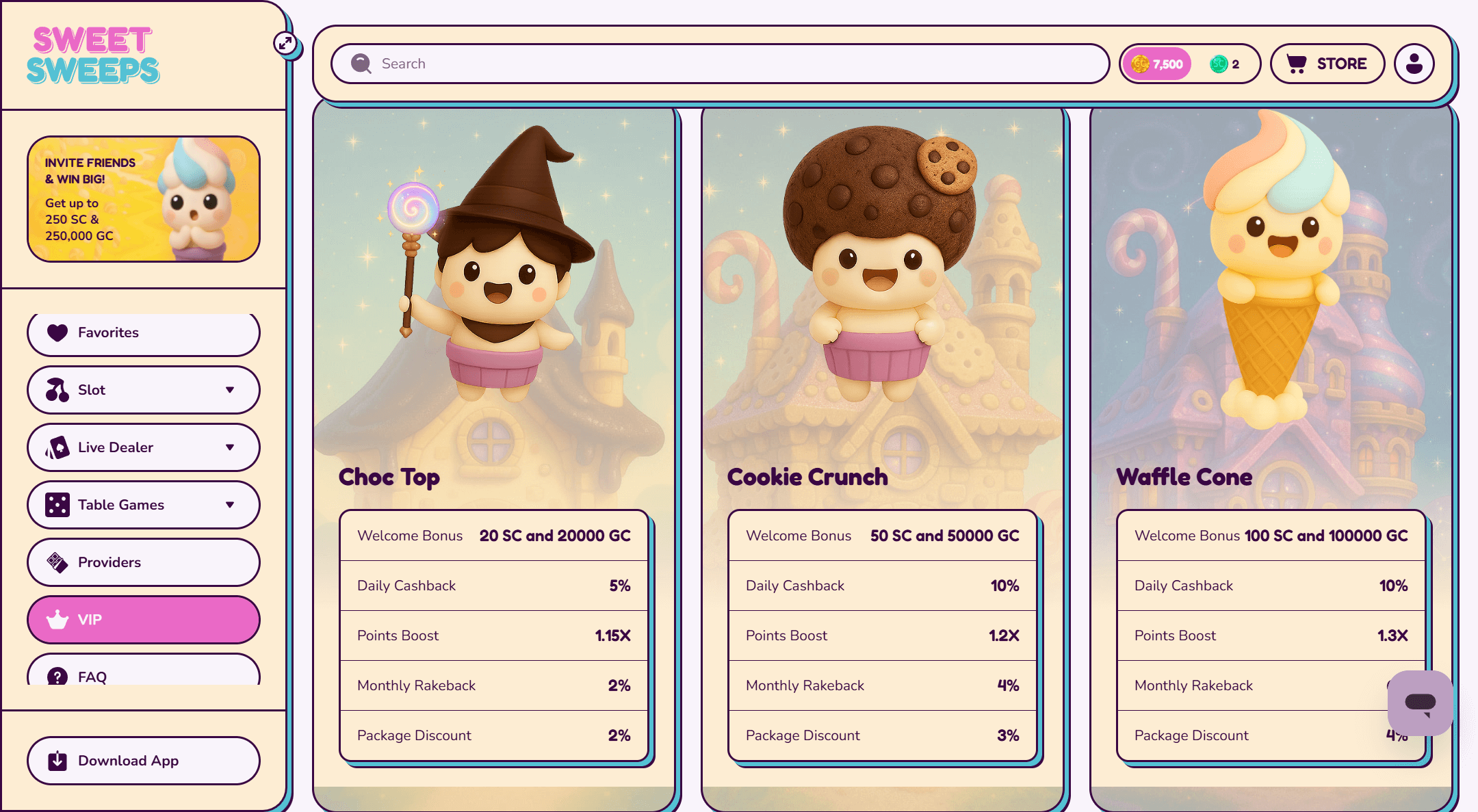The image size is (1478, 812).
Task: Open the Store
Action: (1327, 64)
